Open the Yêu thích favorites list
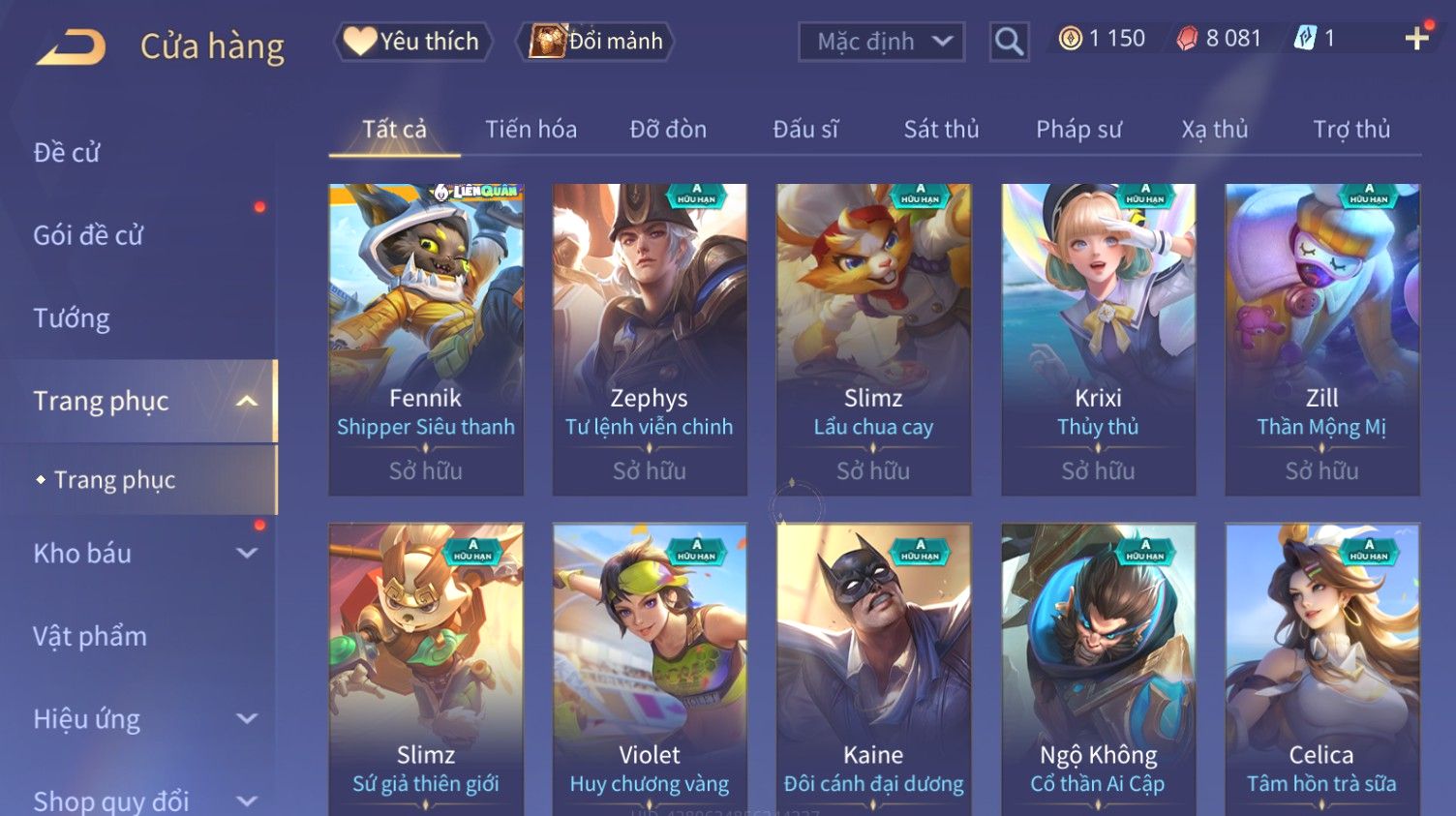Viewport: 1456px width, 816px height. click(x=413, y=42)
